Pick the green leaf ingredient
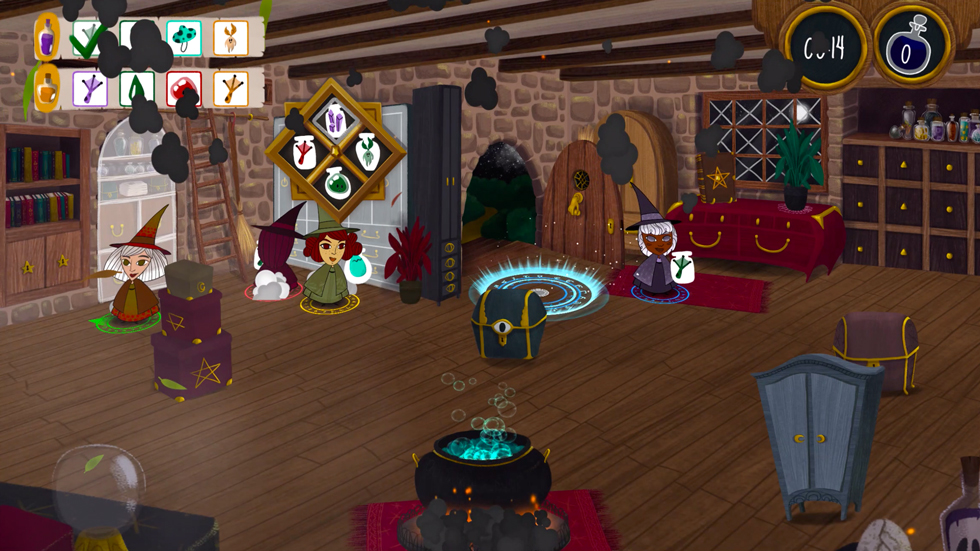The image size is (980, 551). tap(136, 89)
